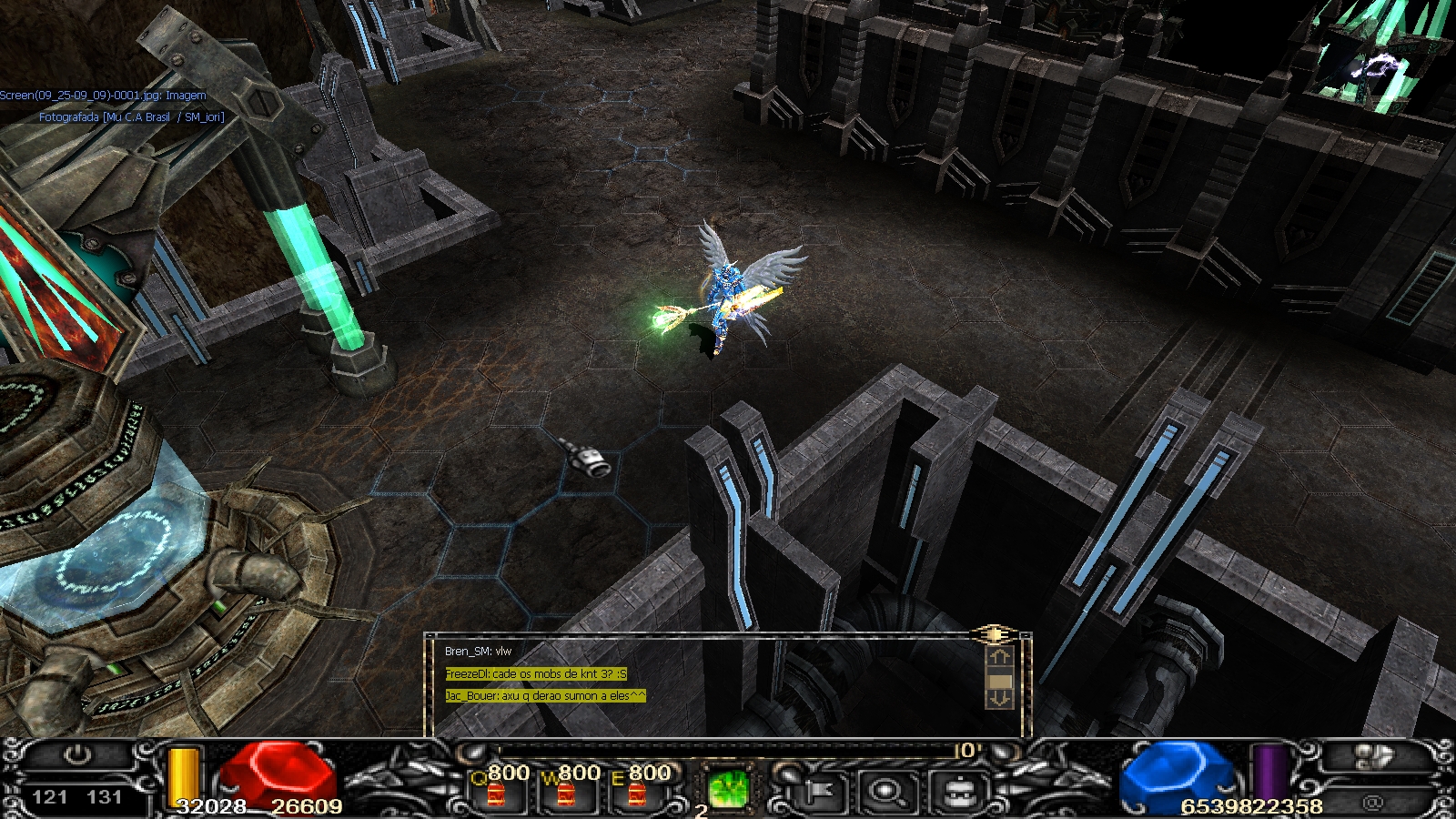Click the winged emblem button above the @ button

(1373, 756)
